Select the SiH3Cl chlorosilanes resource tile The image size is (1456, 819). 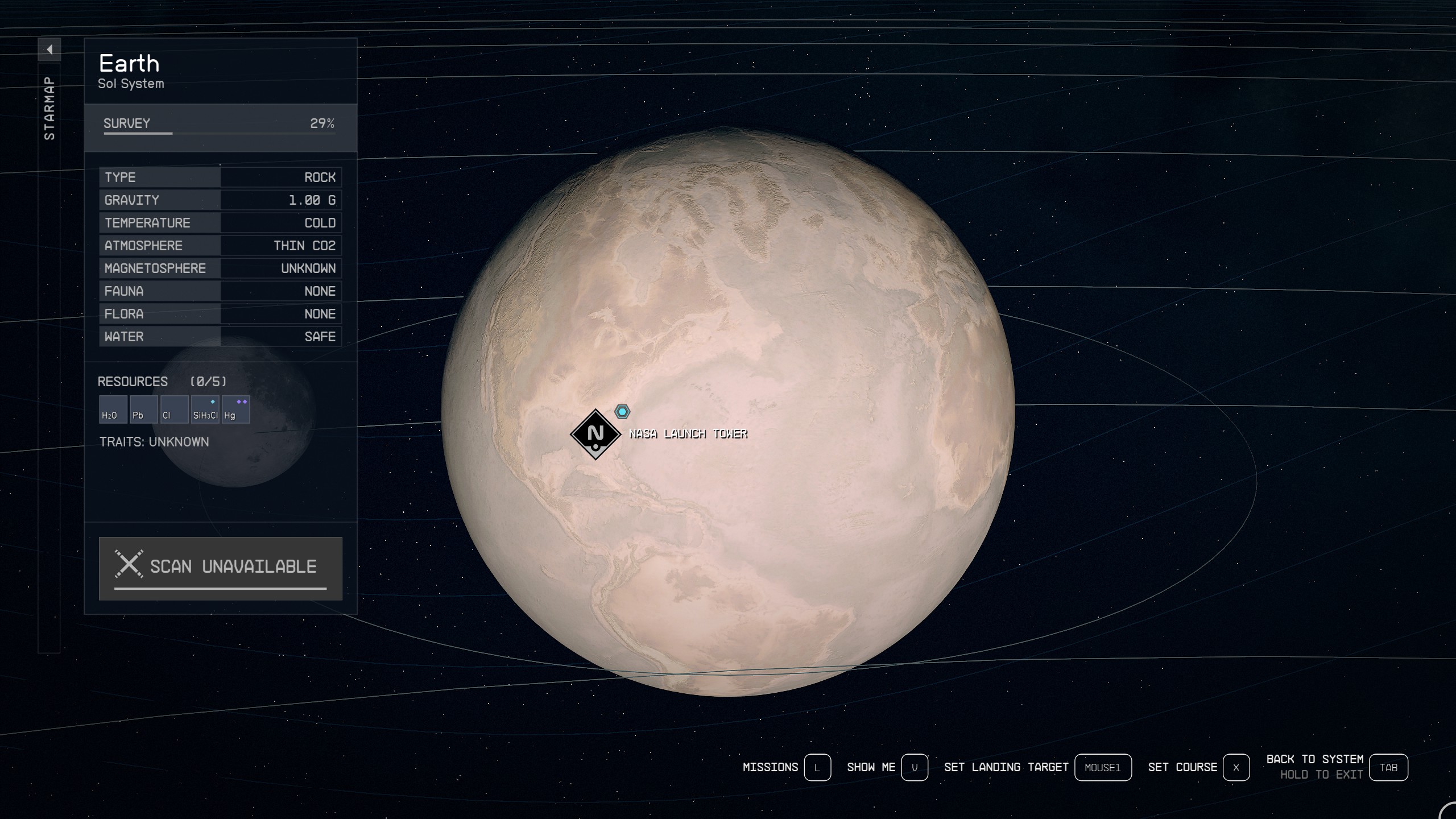click(x=205, y=409)
